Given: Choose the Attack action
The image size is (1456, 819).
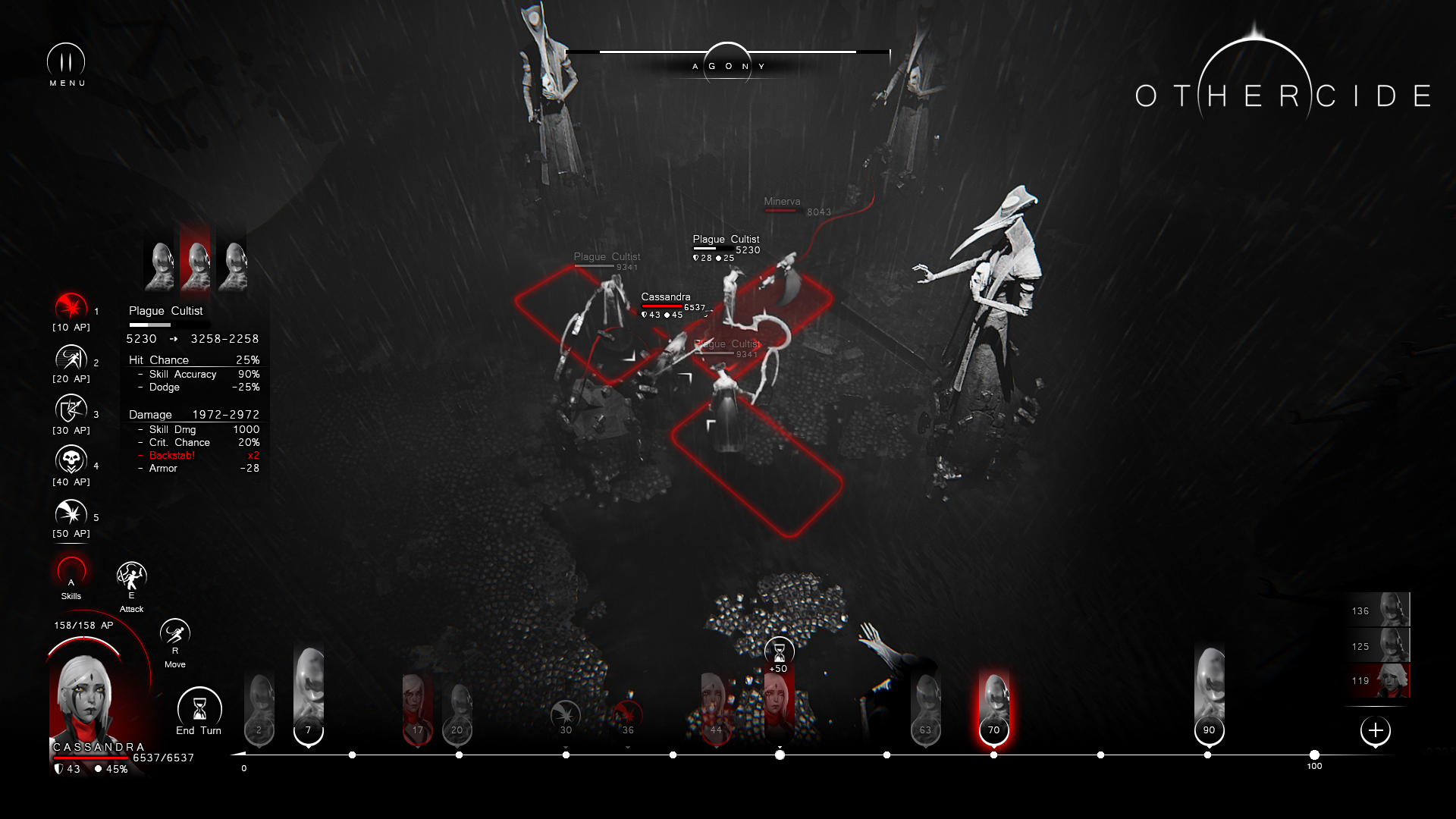Looking at the screenshot, I should tap(131, 578).
